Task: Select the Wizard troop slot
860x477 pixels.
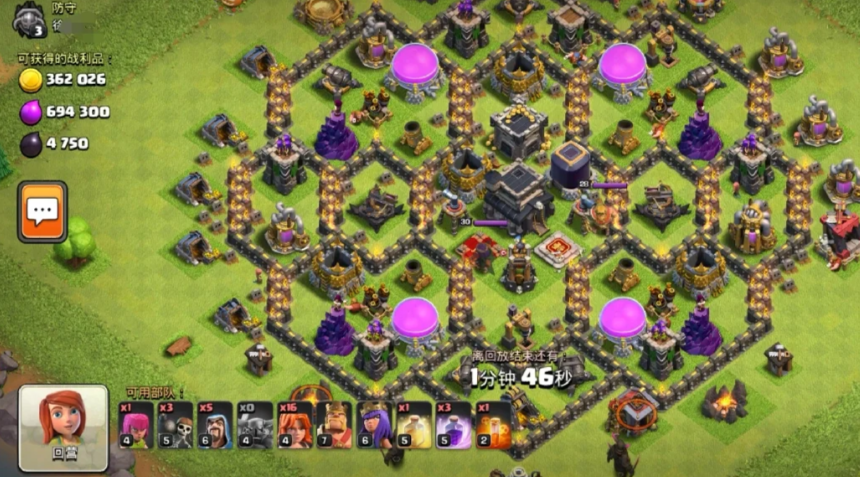Action: click(x=215, y=425)
